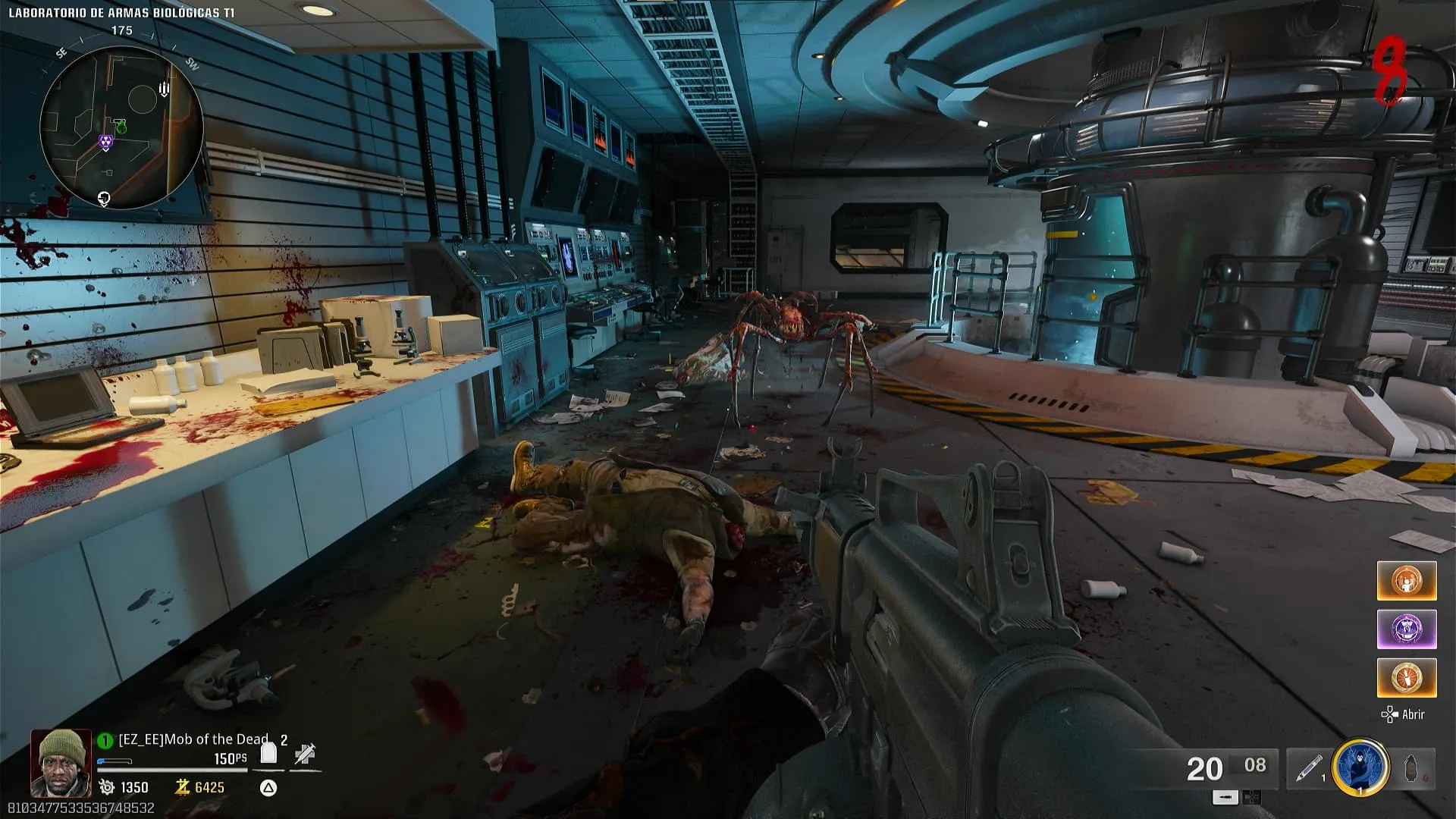The height and width of the screenshot is (819, 1456).
Task: Select the tombstone self-revive icon
Action: click(268, 753)
